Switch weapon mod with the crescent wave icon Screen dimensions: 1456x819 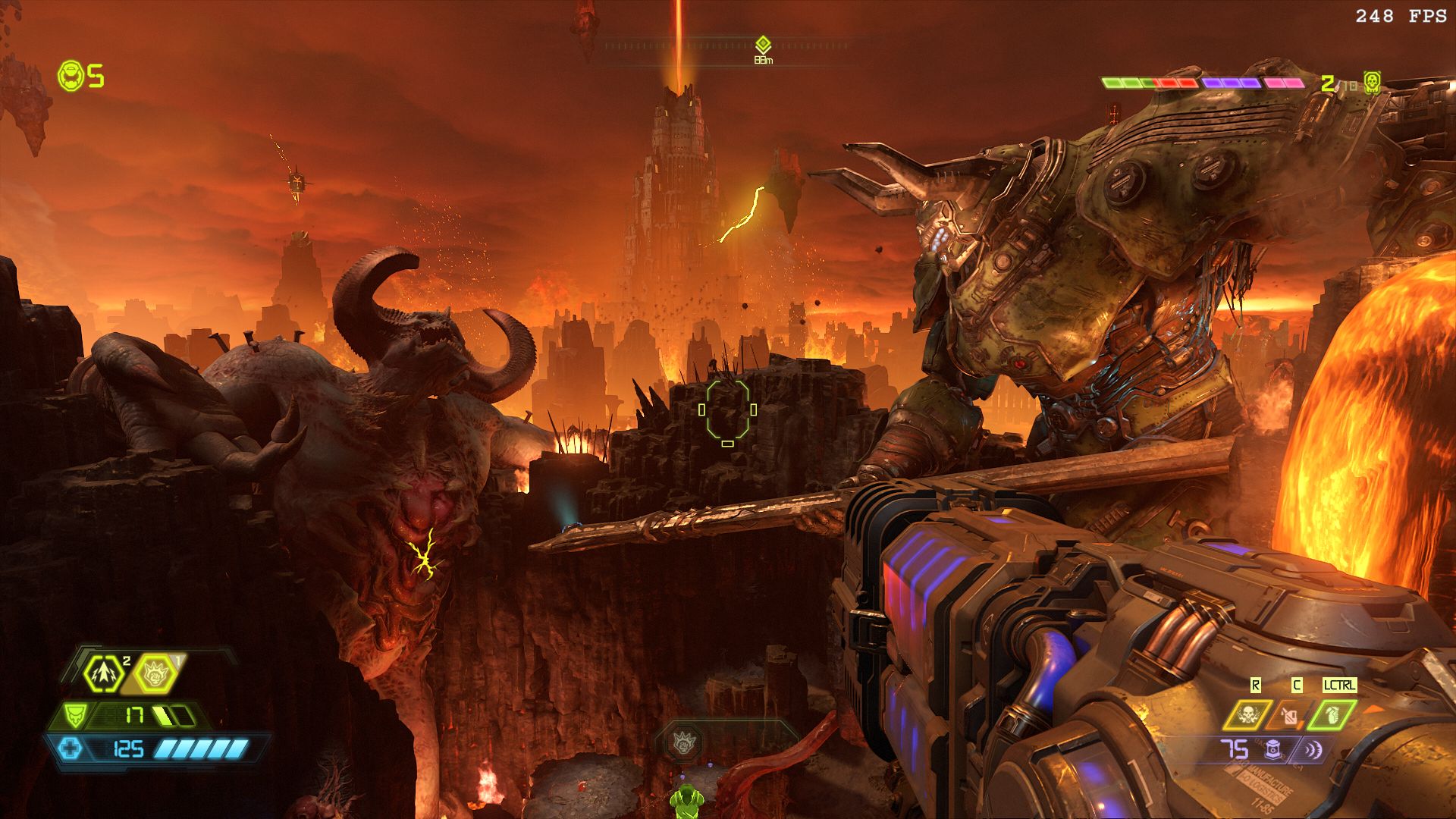coord(1312,750)
